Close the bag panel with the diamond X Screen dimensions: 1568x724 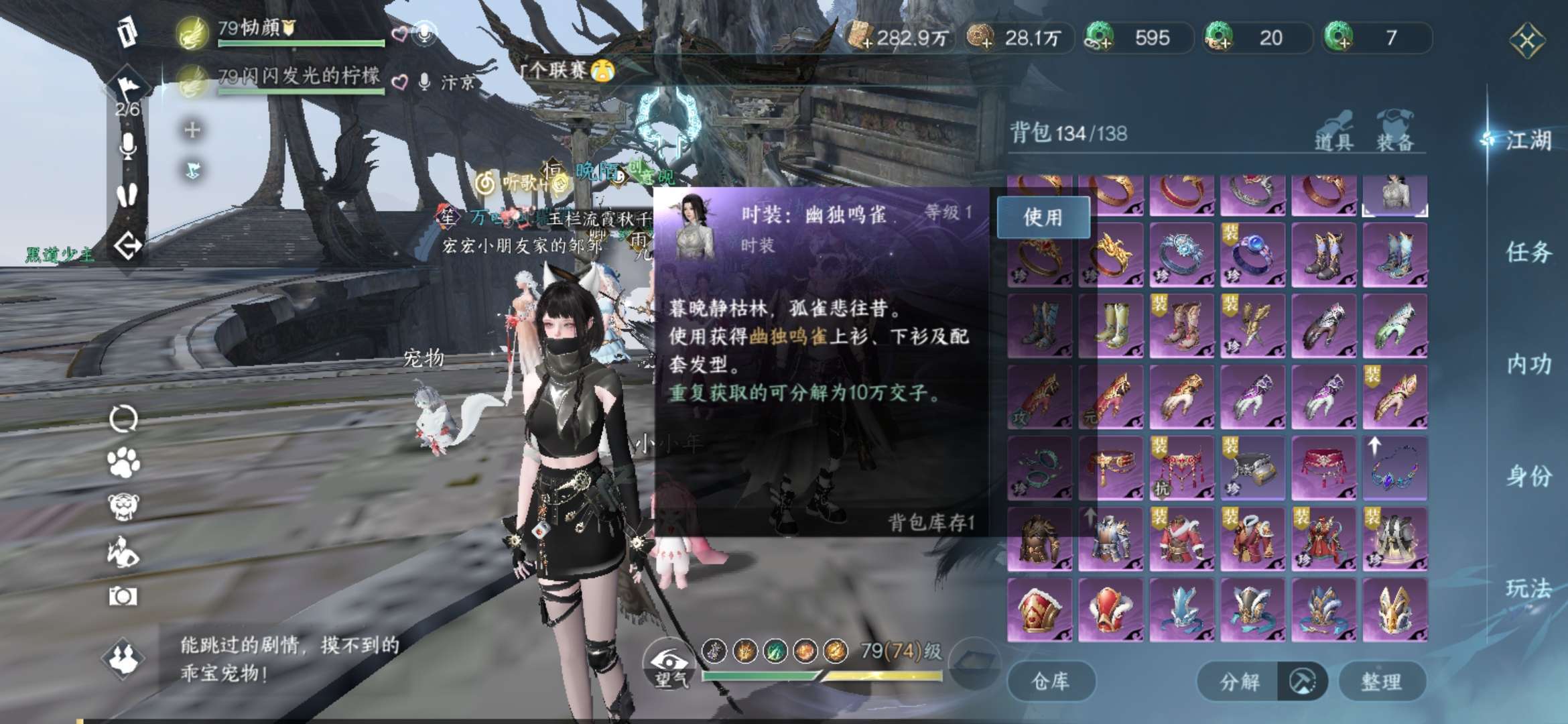click(1527, 41)
